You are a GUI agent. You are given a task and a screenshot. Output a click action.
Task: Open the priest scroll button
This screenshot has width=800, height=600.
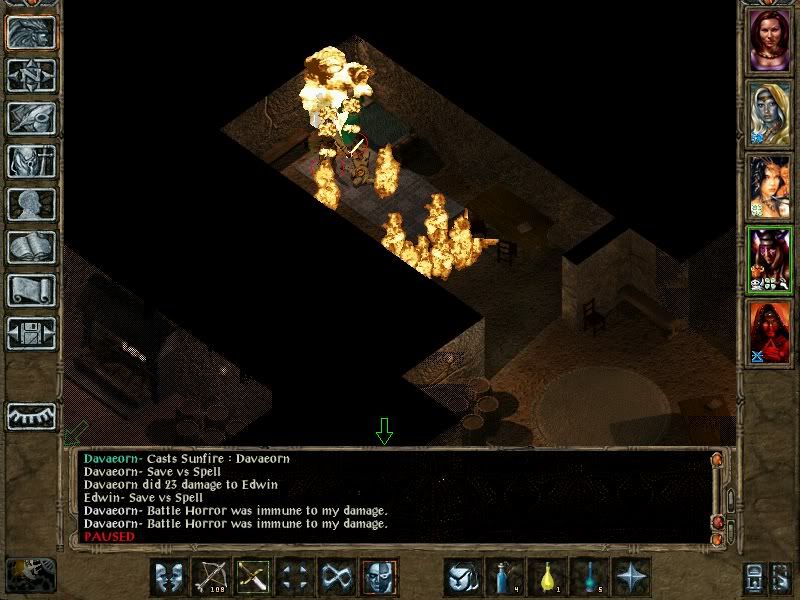[x=31, y=290]
